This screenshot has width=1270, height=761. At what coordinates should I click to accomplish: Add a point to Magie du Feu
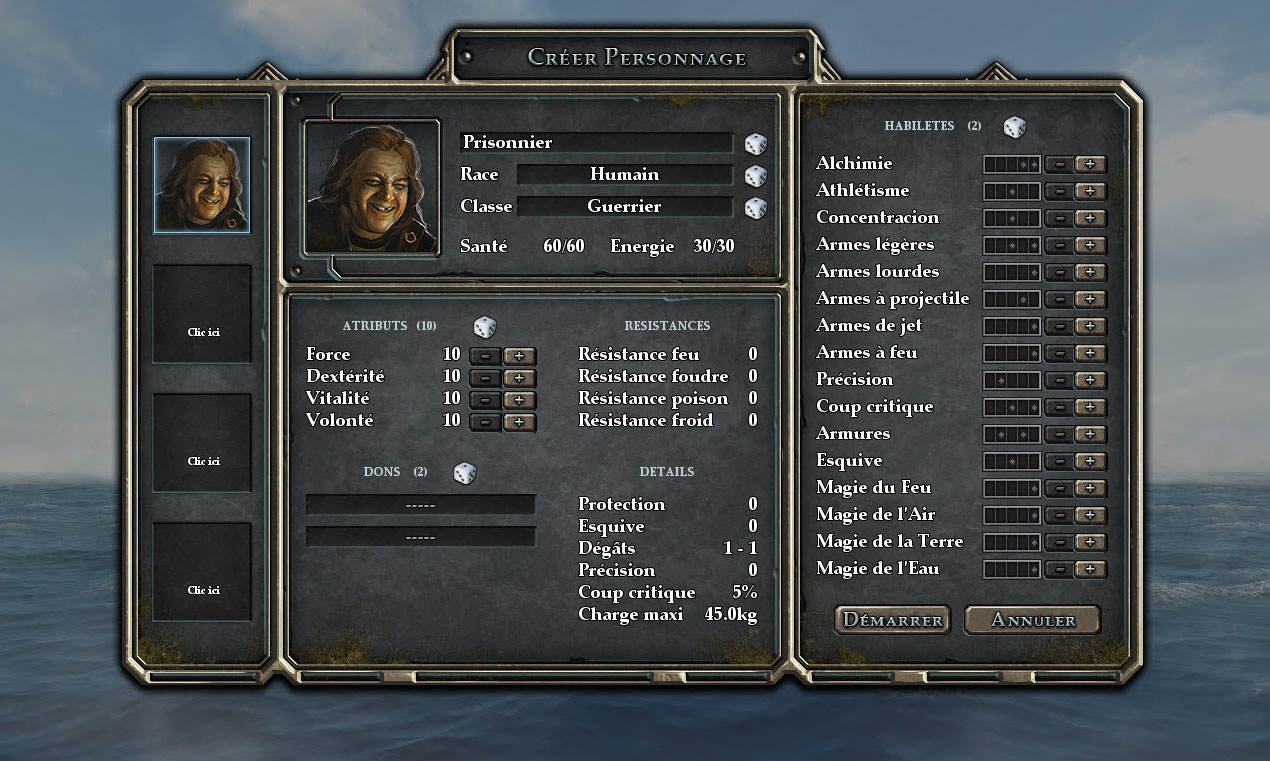[1090, 488]
